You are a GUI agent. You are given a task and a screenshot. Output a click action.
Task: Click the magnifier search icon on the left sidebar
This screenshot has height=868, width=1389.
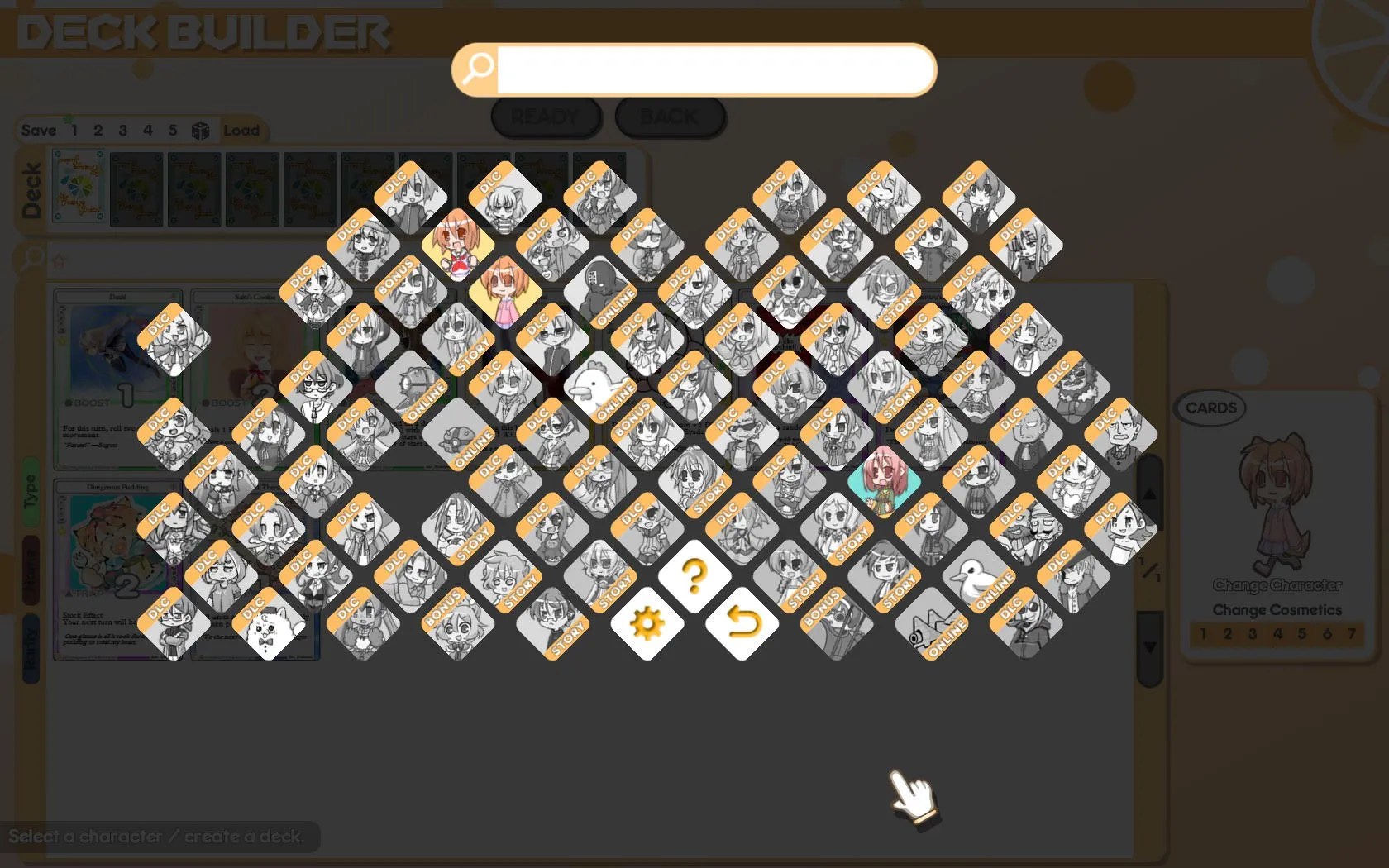pos(31,257)
